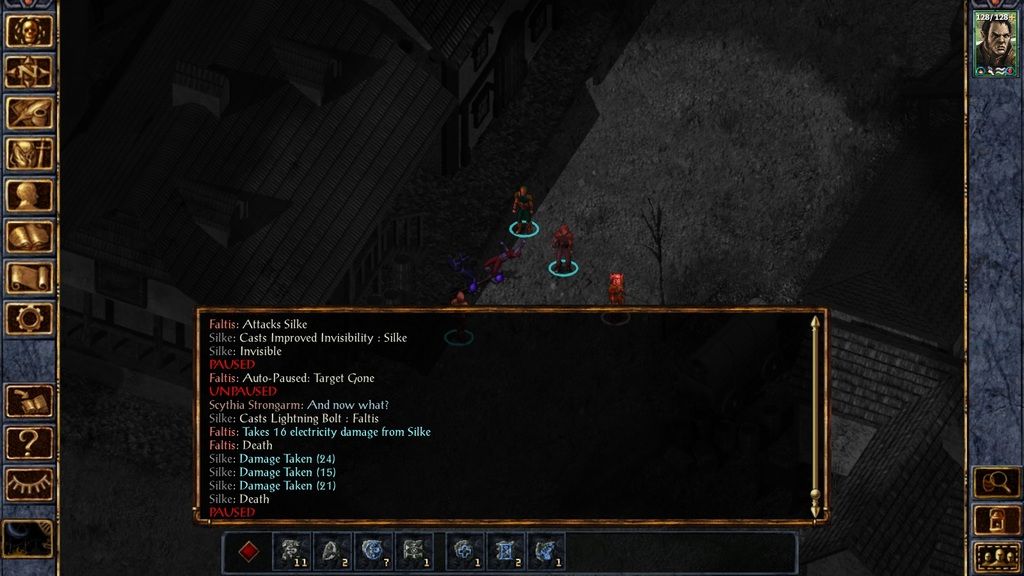Open the gear options menu
The width and height of the screenshot is (1024, 576).
coord(29,319)
